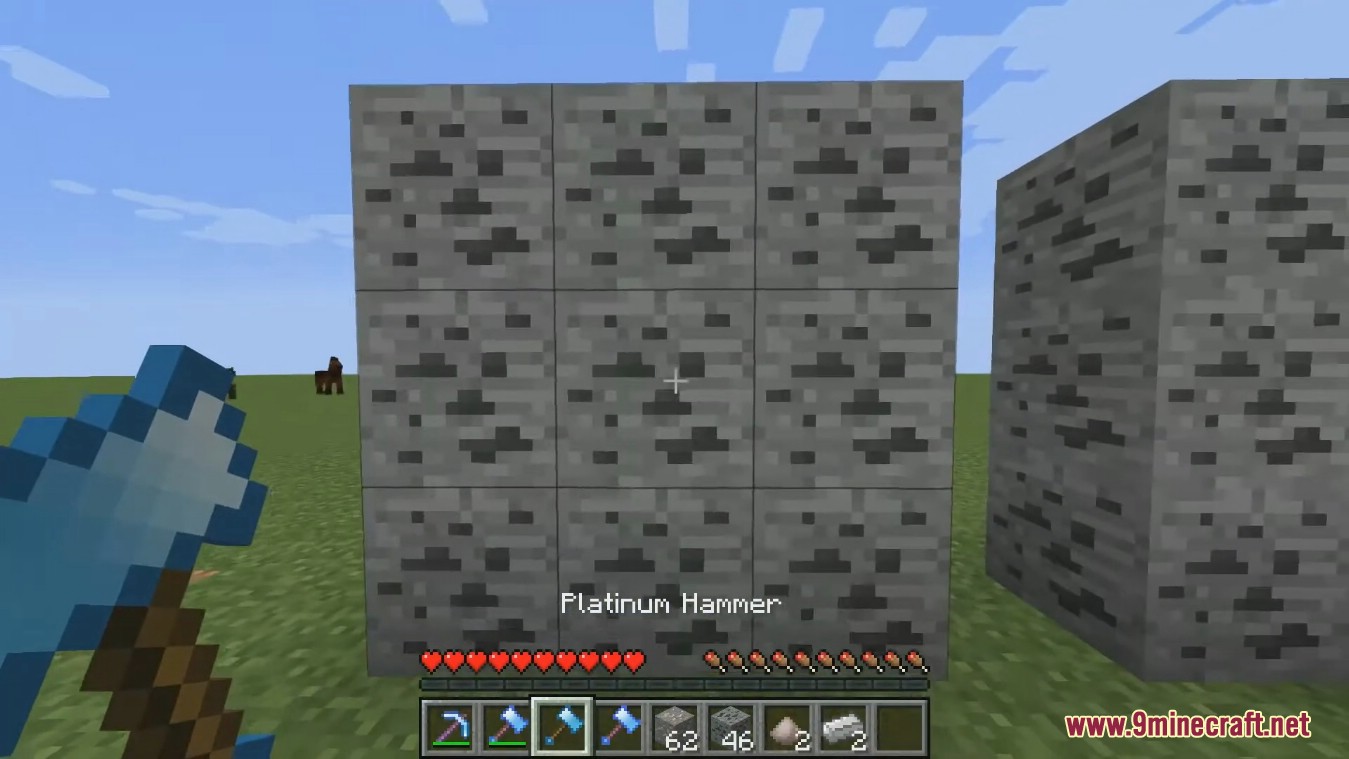Click the top-left coal ore block of the wall
1349x759 pixels.
click(449, 185)
